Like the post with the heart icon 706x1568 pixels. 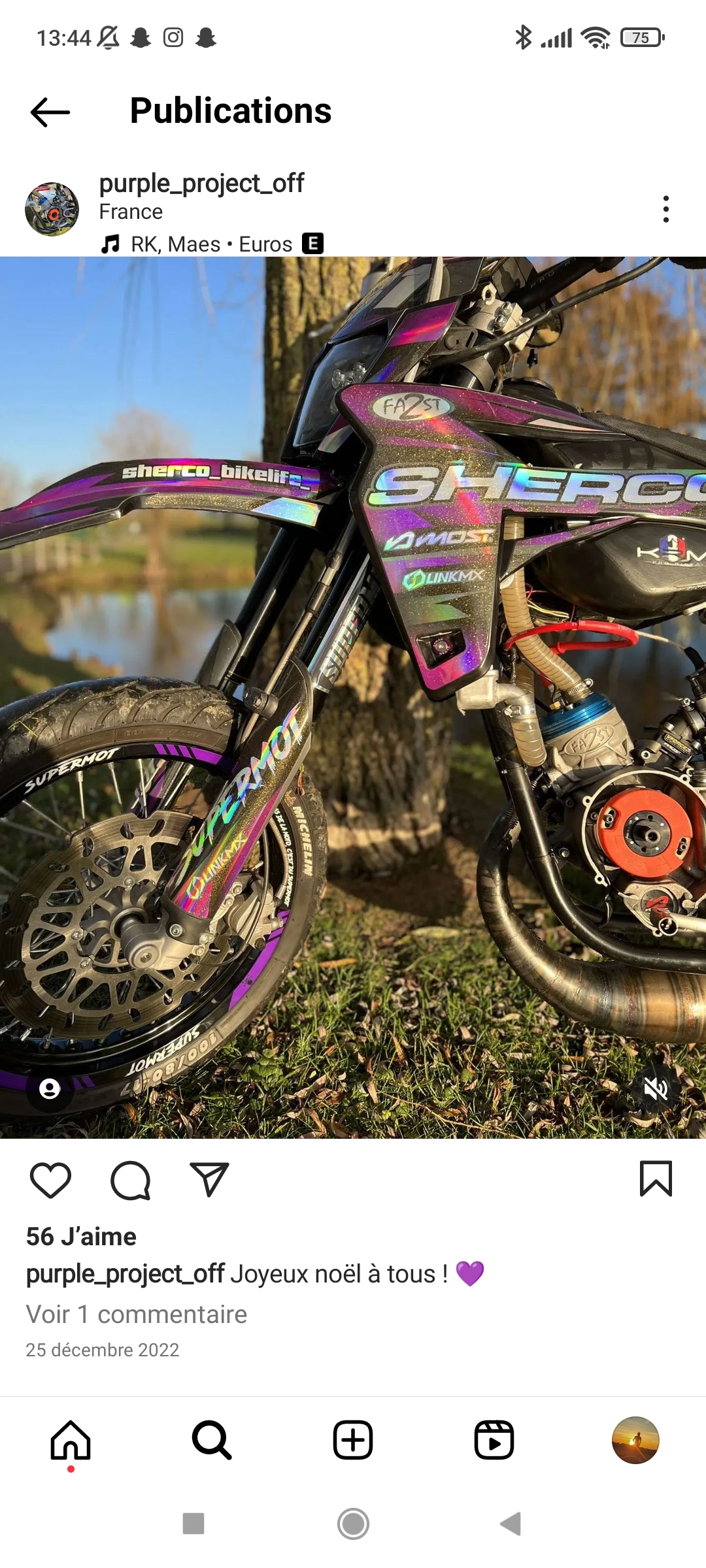50,1180
